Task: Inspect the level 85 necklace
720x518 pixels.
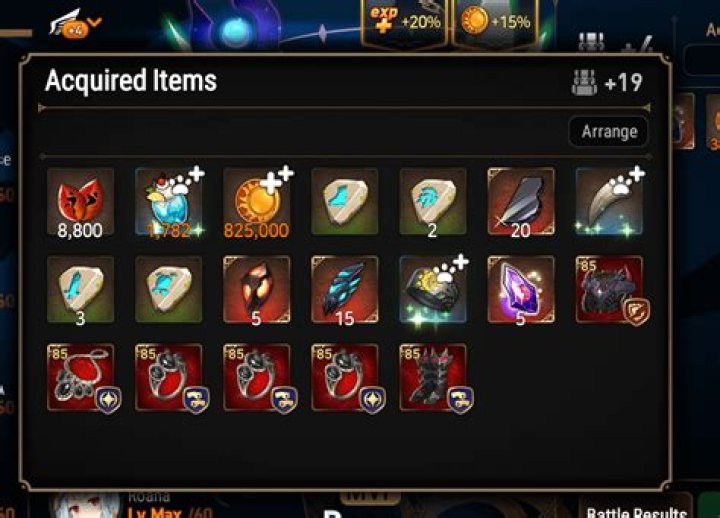Action: point(80,377)
